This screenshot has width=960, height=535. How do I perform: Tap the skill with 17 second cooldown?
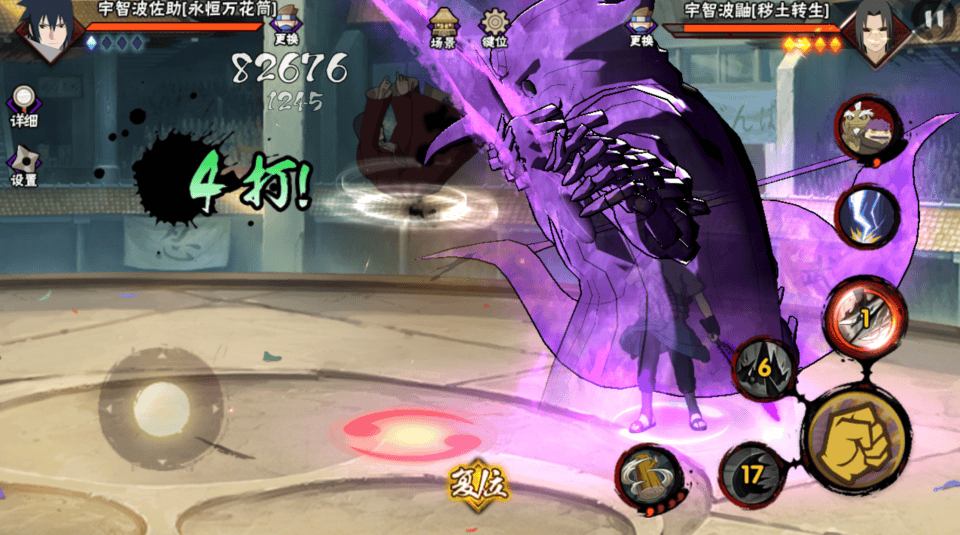click(x=751, y=475)
